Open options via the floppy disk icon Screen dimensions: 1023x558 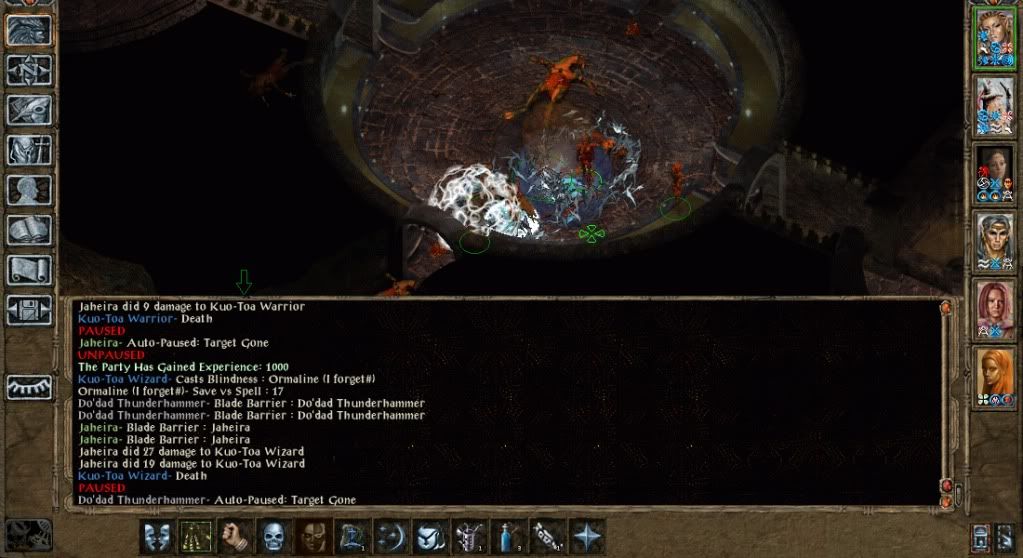(x=30, y=310)
